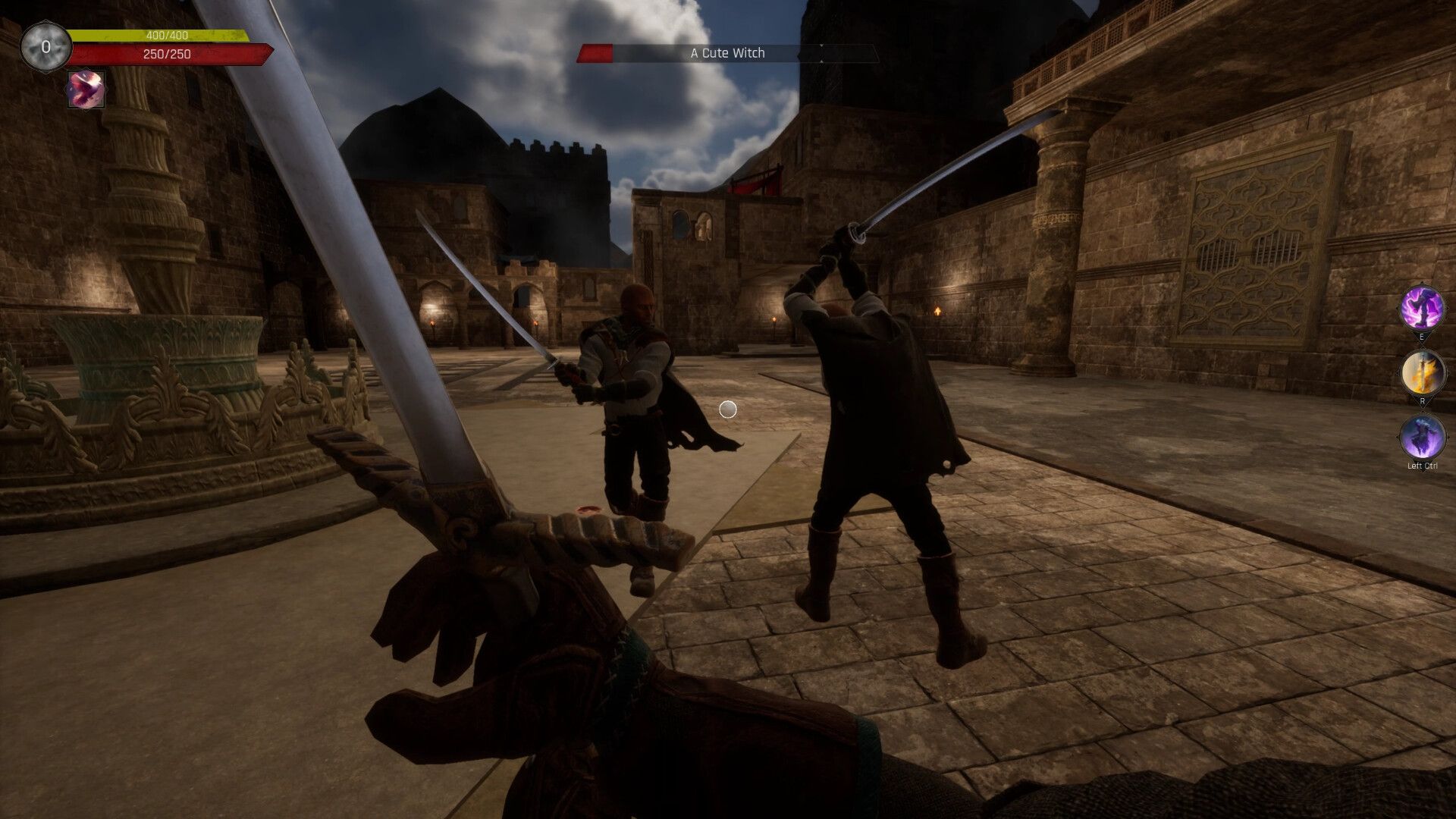Screen dimensions: 1456x819
Task: Use the purple levitating figure ability
Action: [1422, 437]
